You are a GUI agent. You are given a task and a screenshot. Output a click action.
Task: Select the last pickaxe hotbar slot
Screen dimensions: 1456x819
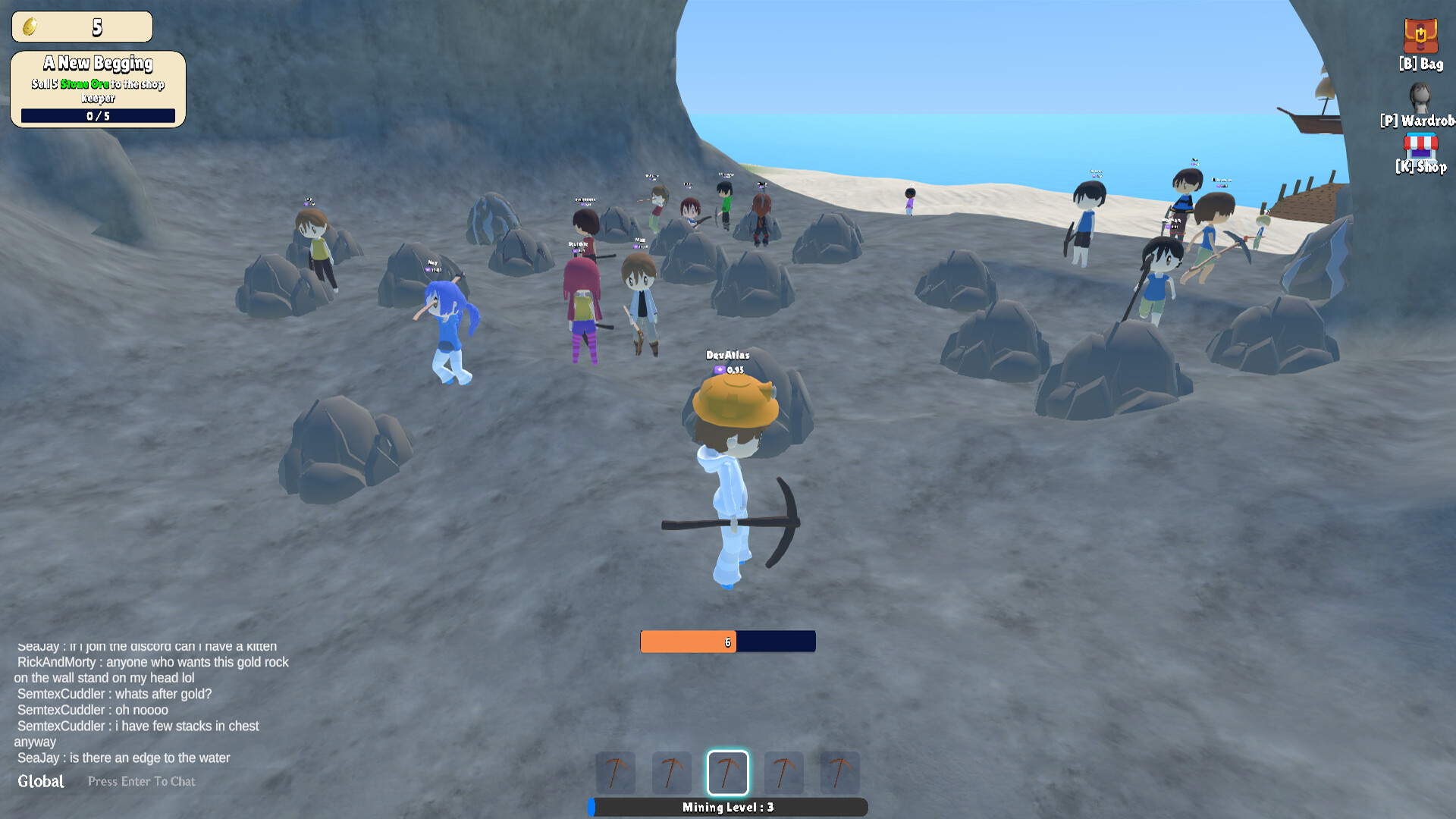840,773
